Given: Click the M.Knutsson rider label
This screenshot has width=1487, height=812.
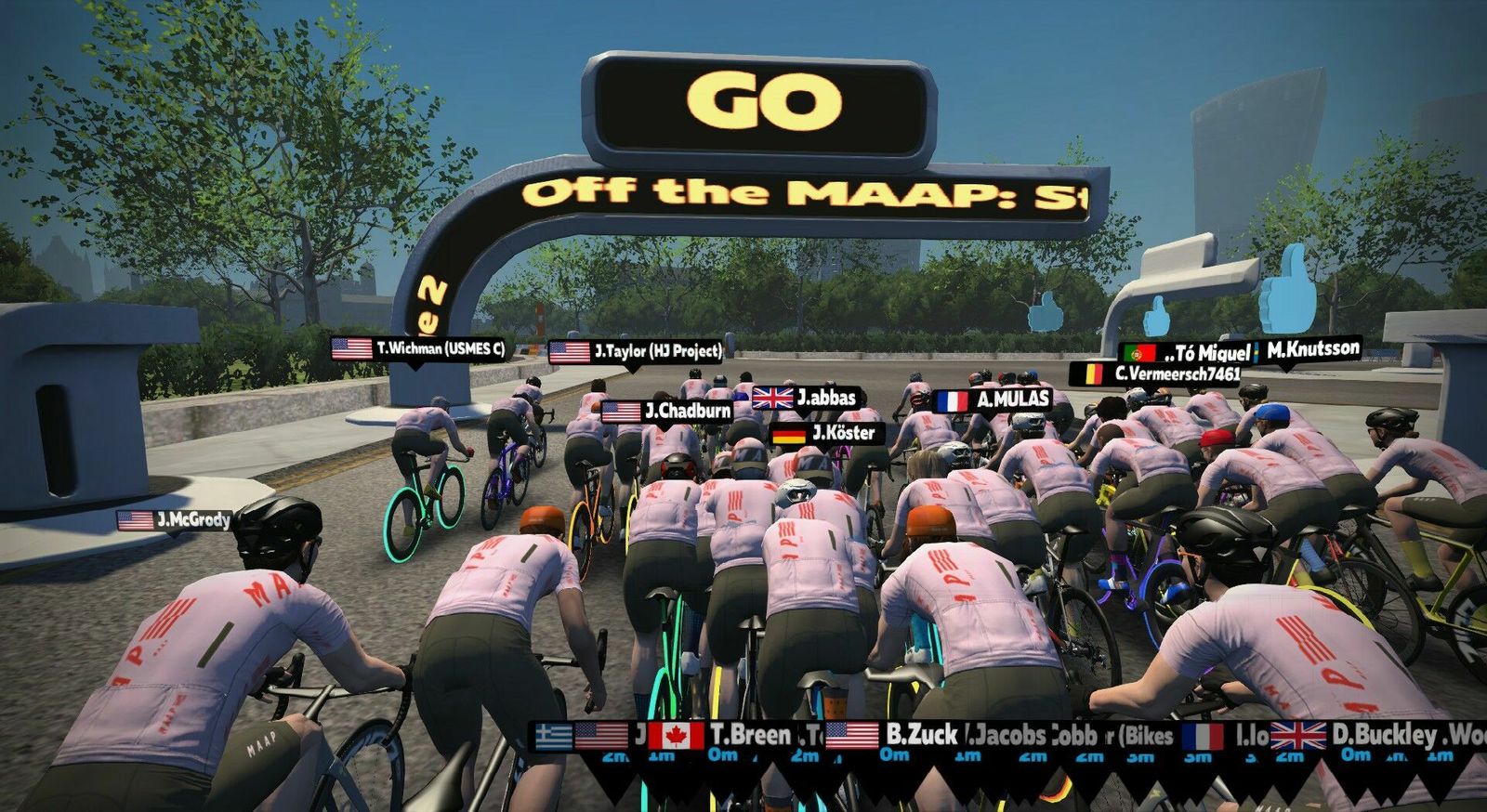Looking at the screenshot, I should (1307, 350).
